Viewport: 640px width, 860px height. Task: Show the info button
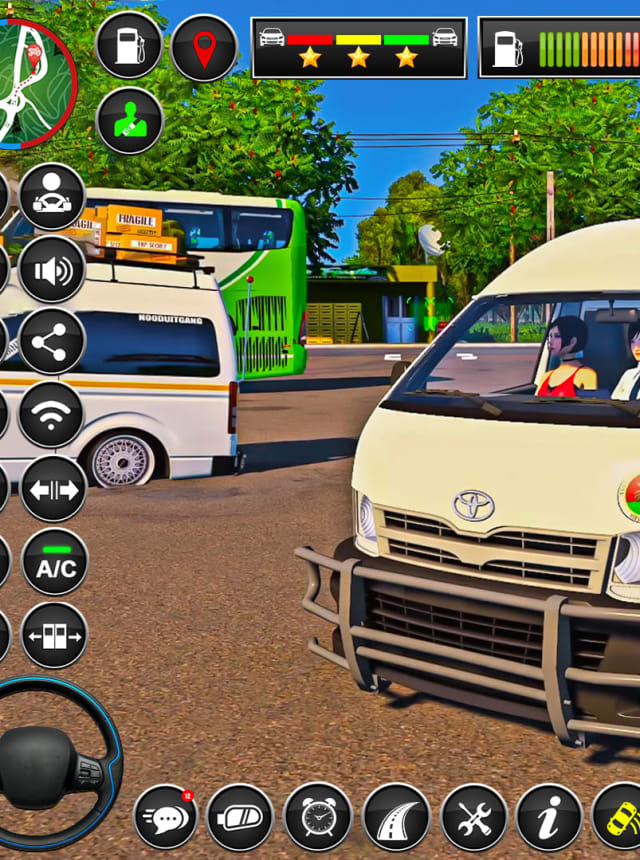(x=549, y=817)
